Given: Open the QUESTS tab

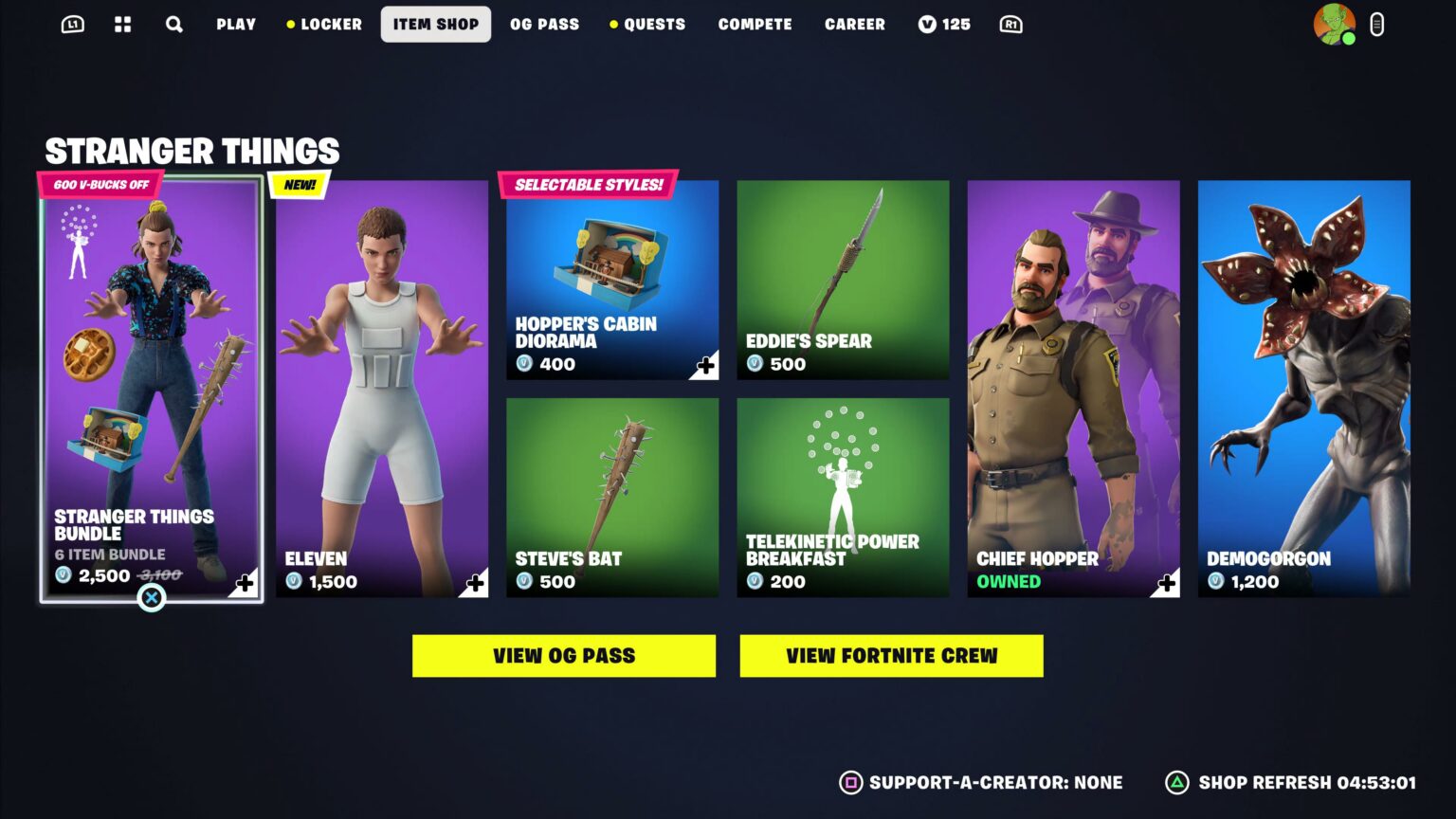Looking at the screenshot, I should coord(652,24).
